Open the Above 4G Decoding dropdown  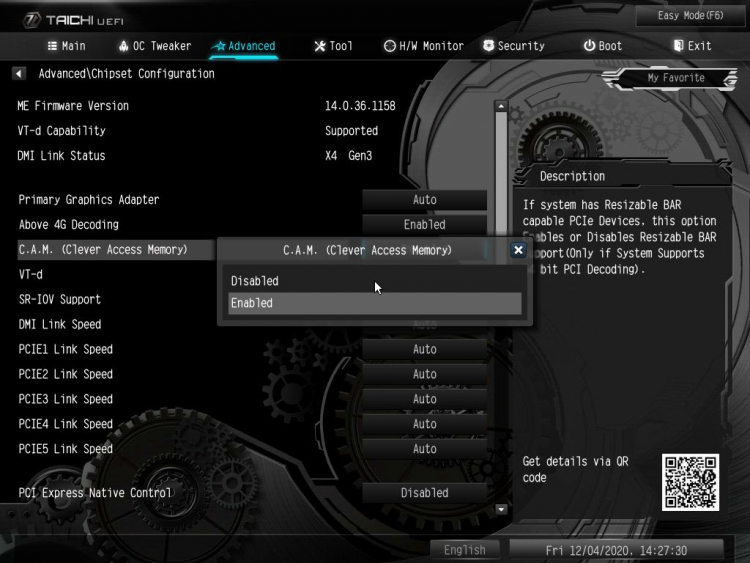pos(424,225)
